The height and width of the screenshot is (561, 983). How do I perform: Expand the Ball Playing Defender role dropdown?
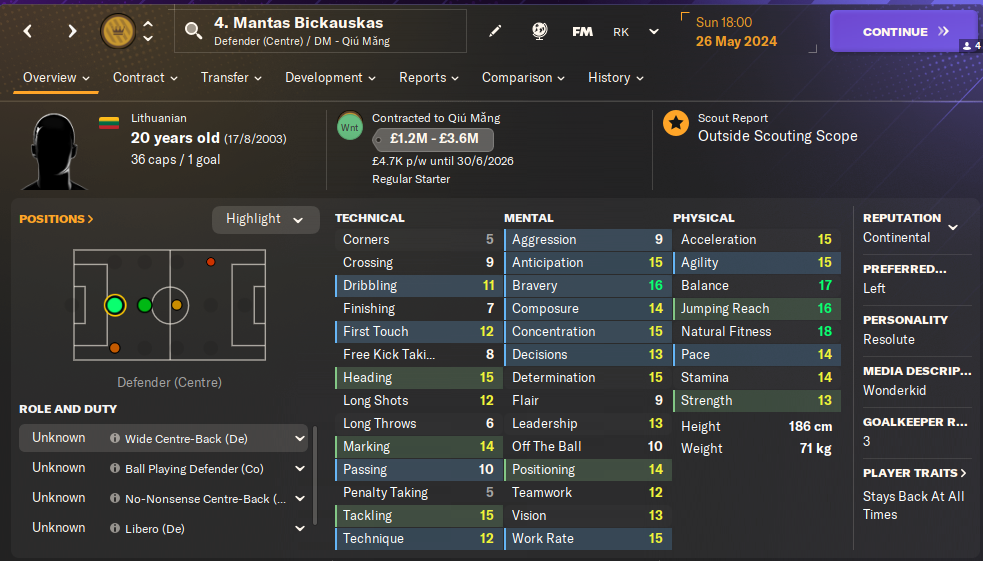tap(300, 468)
